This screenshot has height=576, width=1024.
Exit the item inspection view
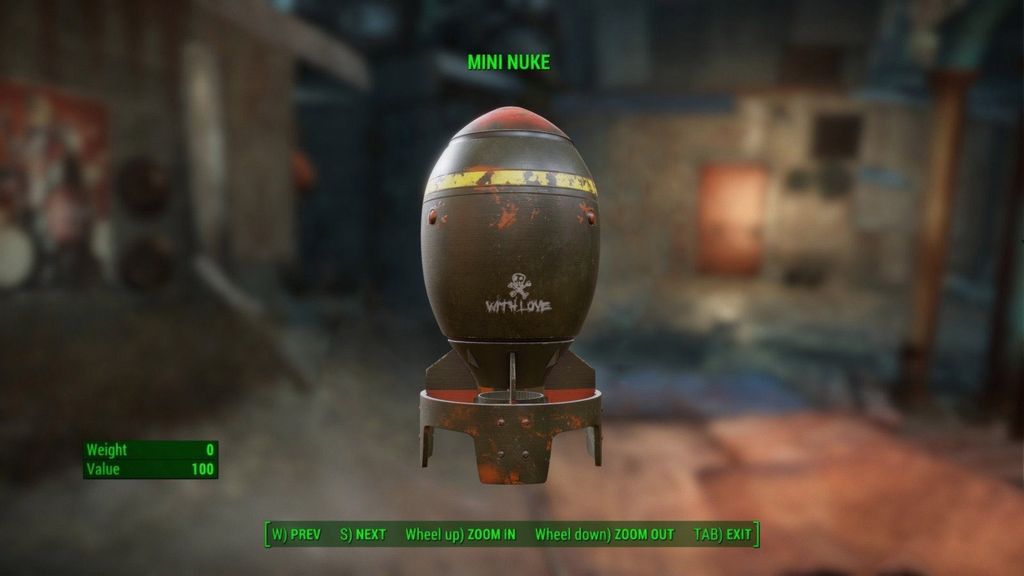coord(722,535)
